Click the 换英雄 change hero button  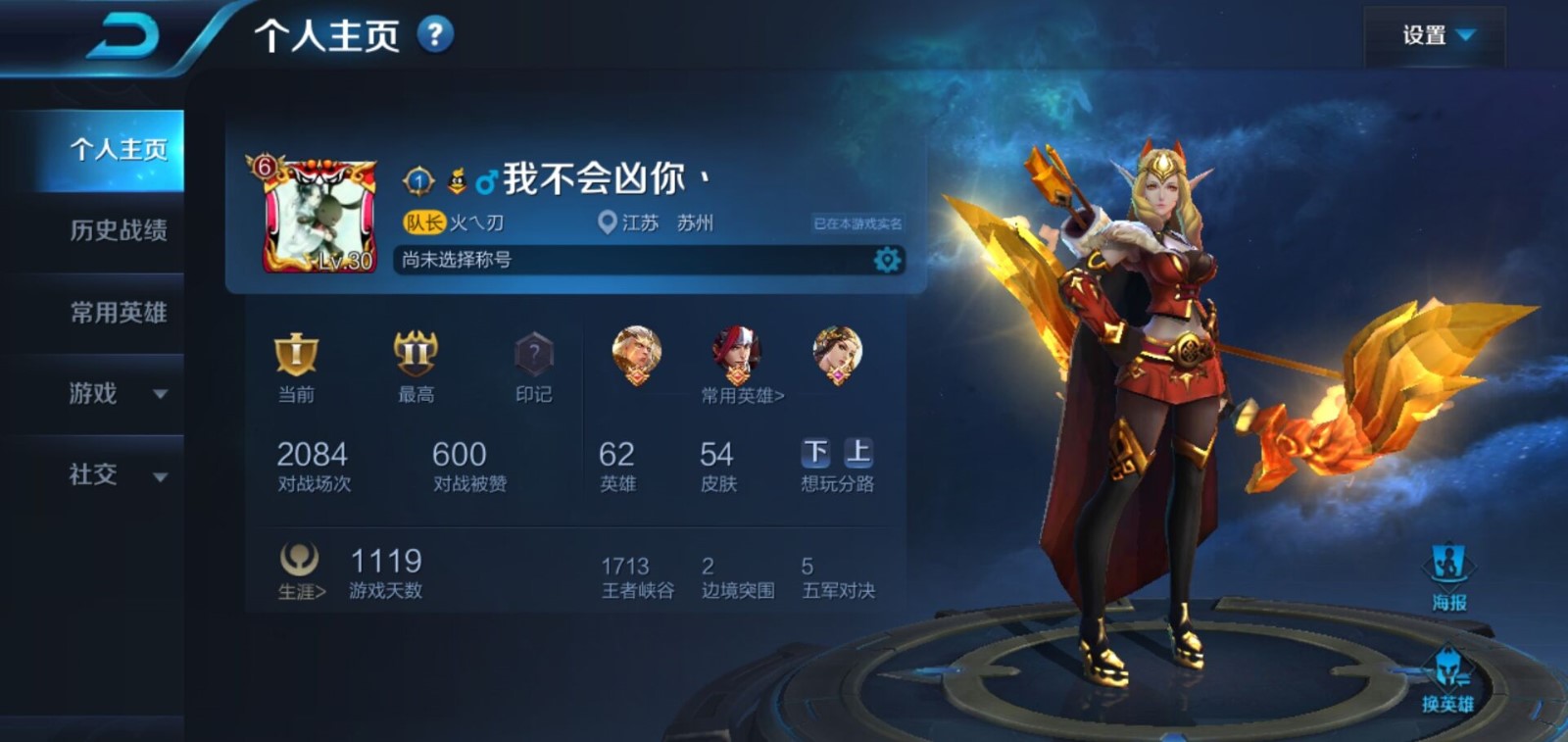1447,679
